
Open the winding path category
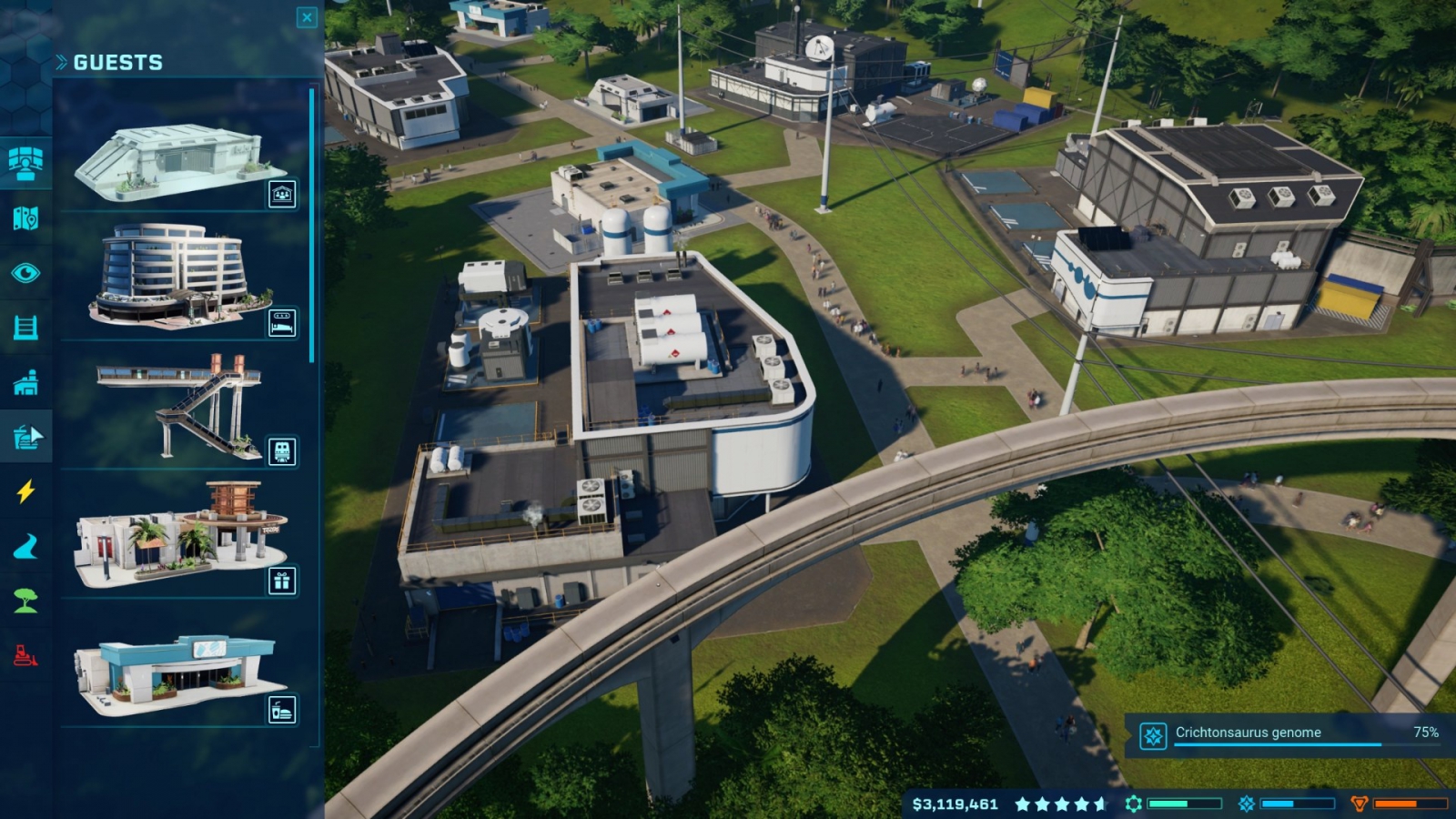[x=25, y=547]
